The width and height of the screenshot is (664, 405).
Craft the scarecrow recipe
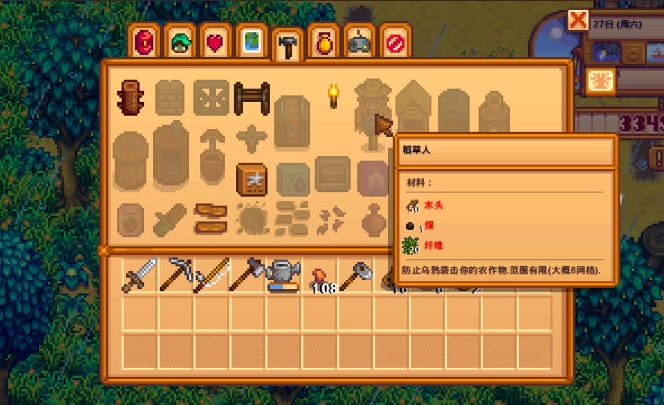pyautogui.click(x=372, y=108)
